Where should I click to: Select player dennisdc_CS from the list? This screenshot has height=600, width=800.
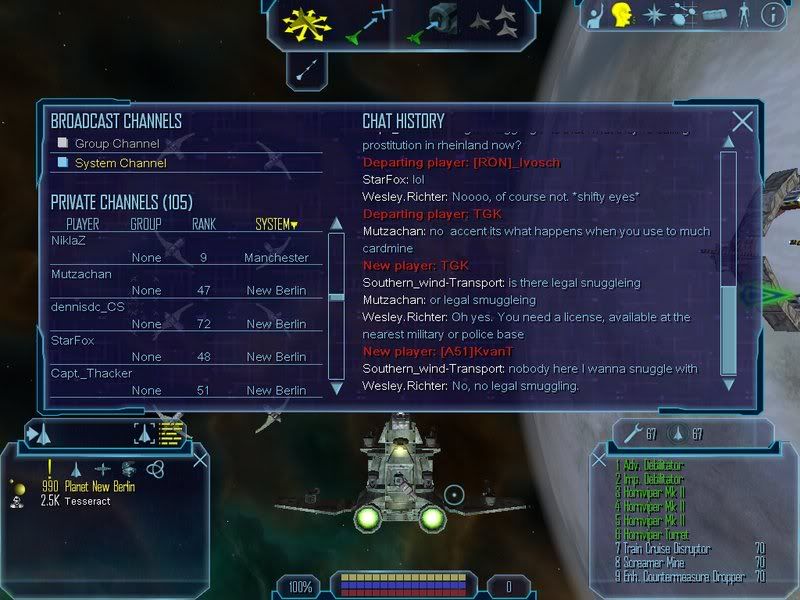coord(87,307)
